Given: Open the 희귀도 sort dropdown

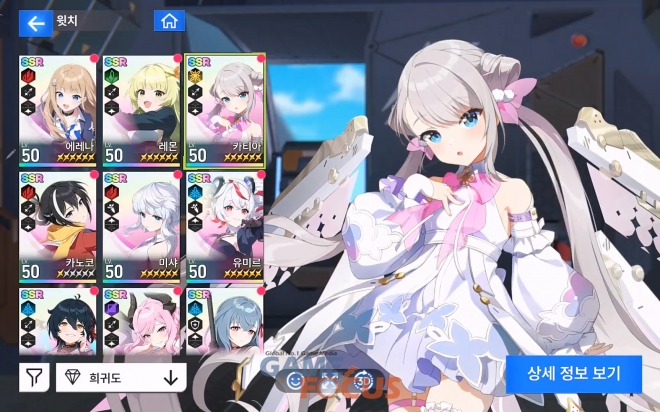Looking at the screenshot, I should point(121,378).
